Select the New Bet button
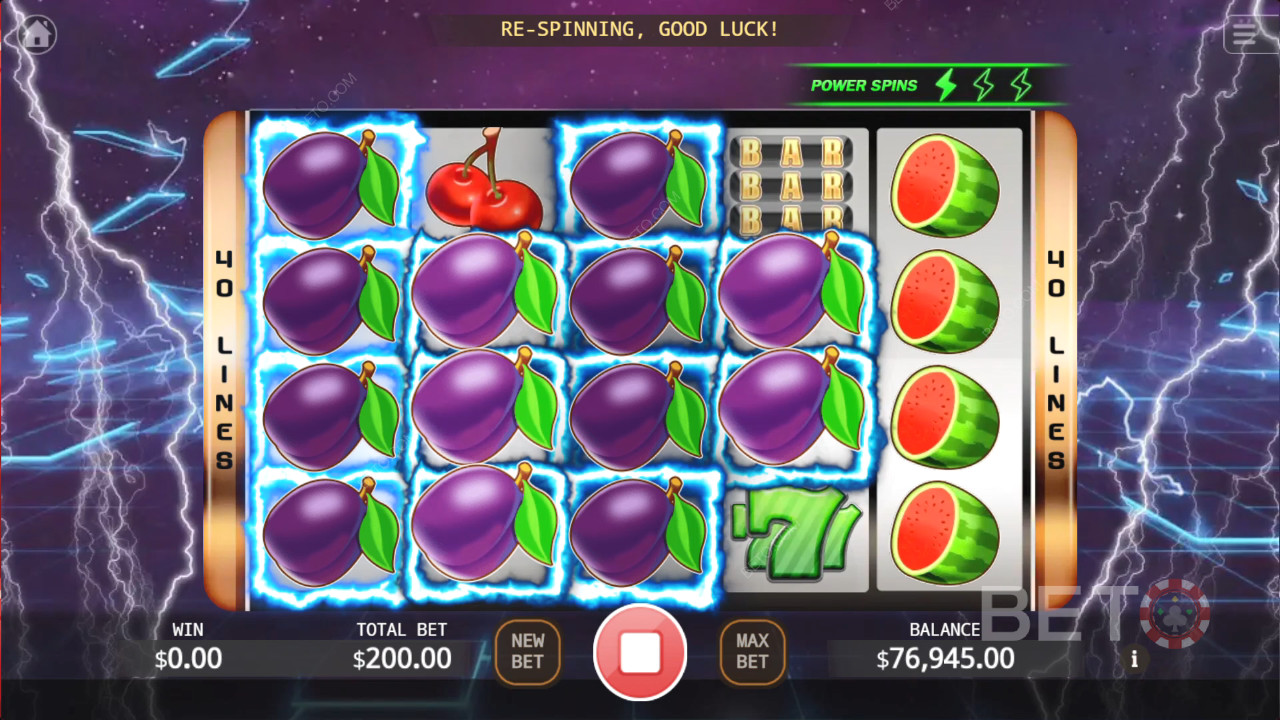 (528, 652)
